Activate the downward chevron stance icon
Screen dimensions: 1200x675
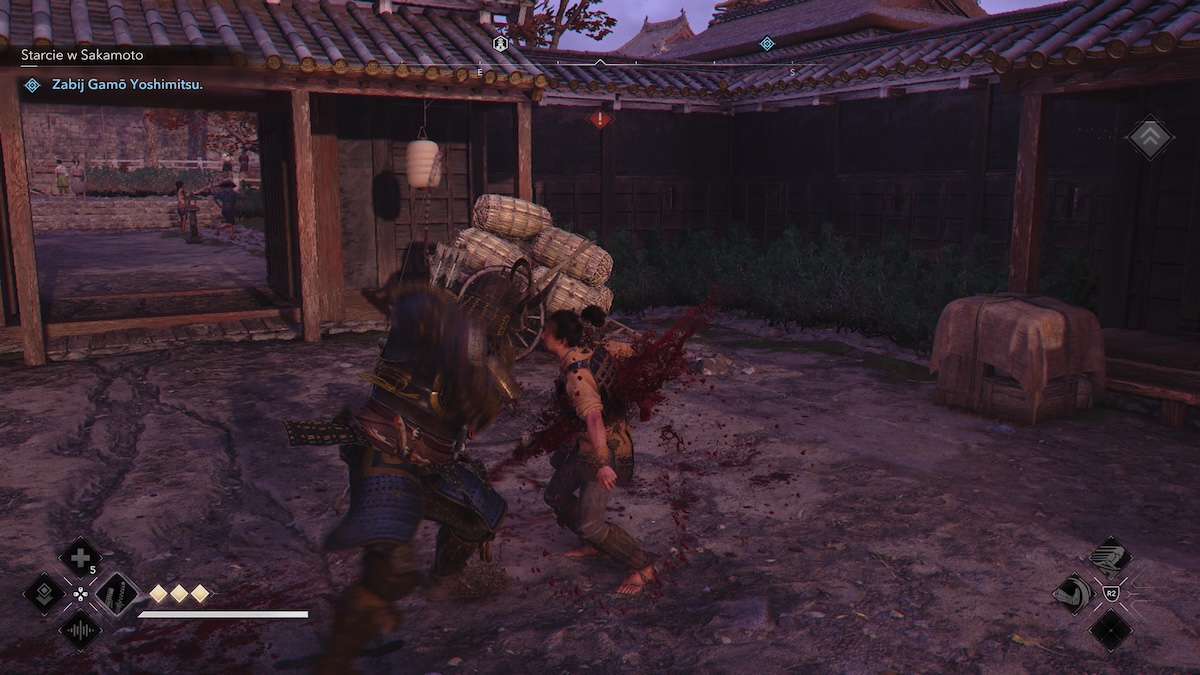click(x=44, y=594)
